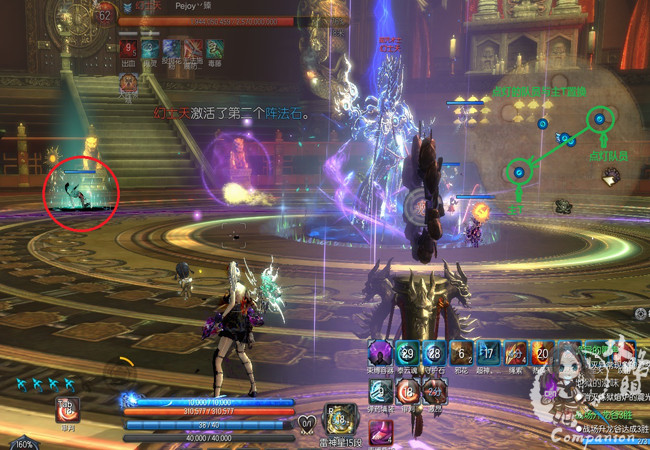Screen dimensions: 650x450
Task: Select the 邪花 skill icon
Action: (461, 352)
